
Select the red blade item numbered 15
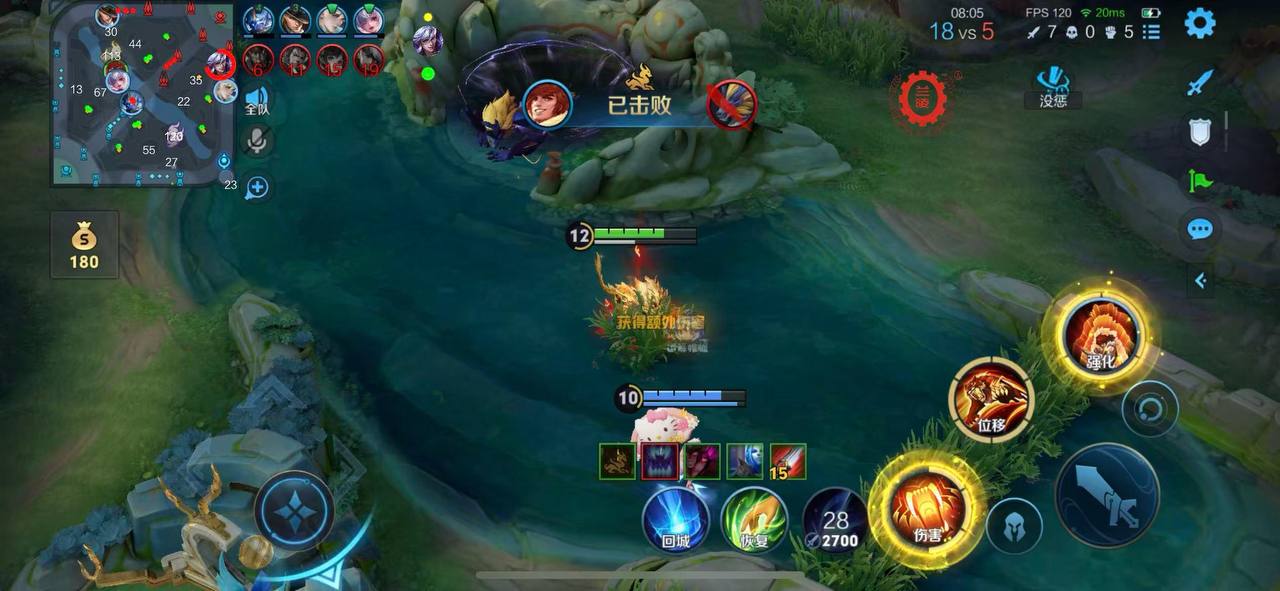(x=788, y=462)
